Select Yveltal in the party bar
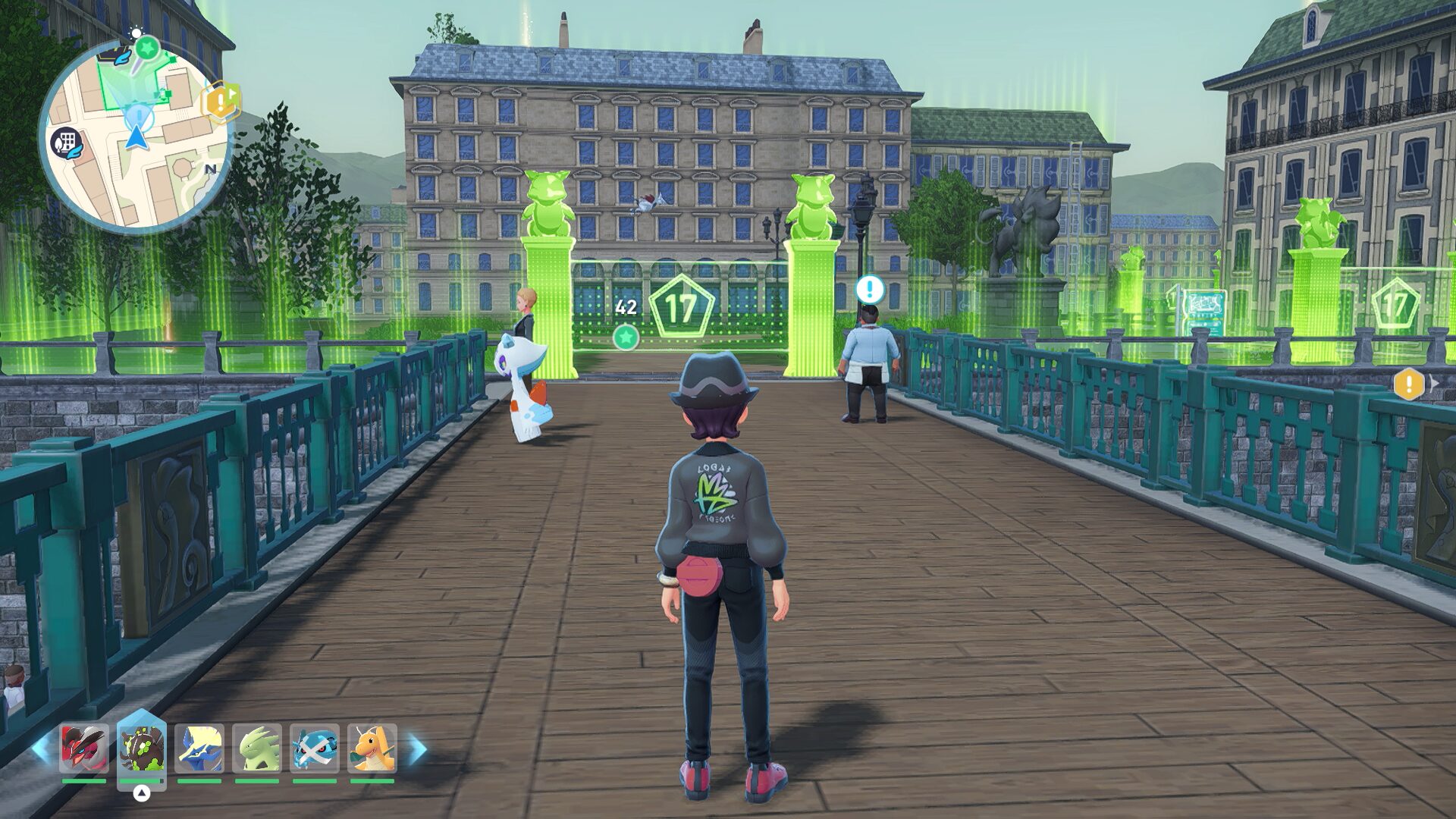Image resolution: width=1456 pixels, height=819 pixels. (84, 748)
